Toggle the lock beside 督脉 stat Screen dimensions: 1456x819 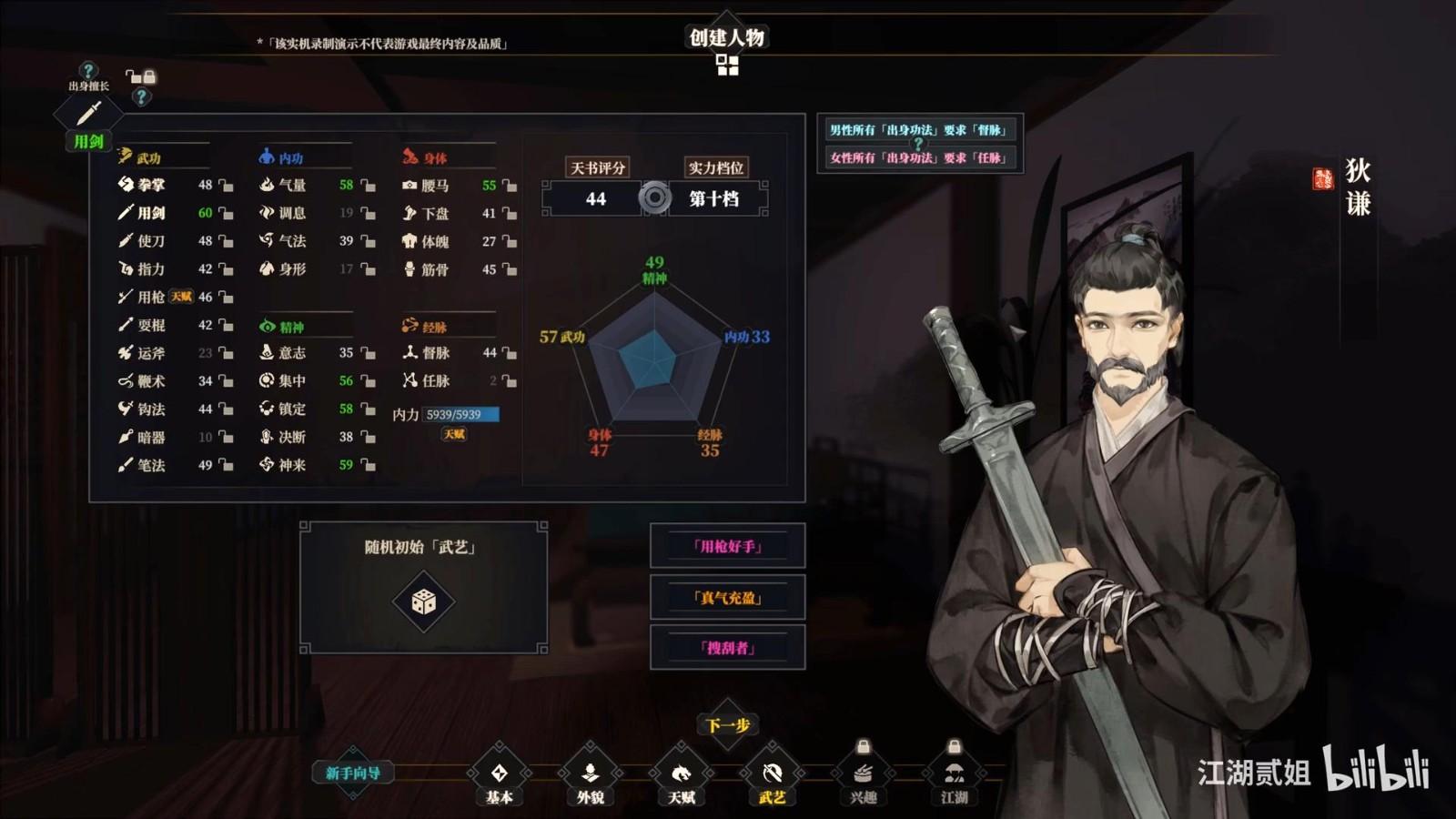(510, 353)
